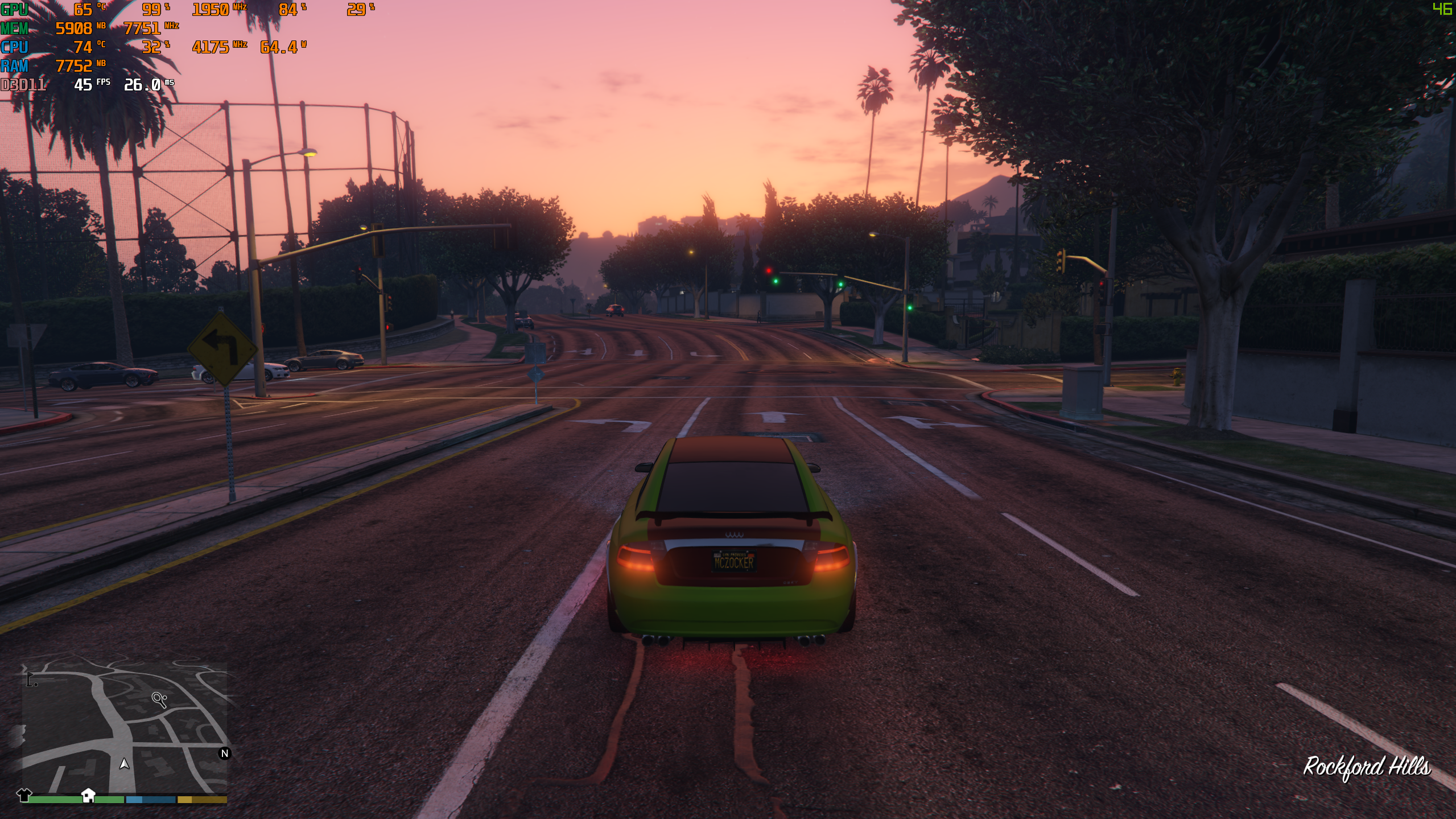Select the frame time 26.0 ms readout
Image resolution: width=1456 pixels, height=819 pixels.
click(142, 86)
